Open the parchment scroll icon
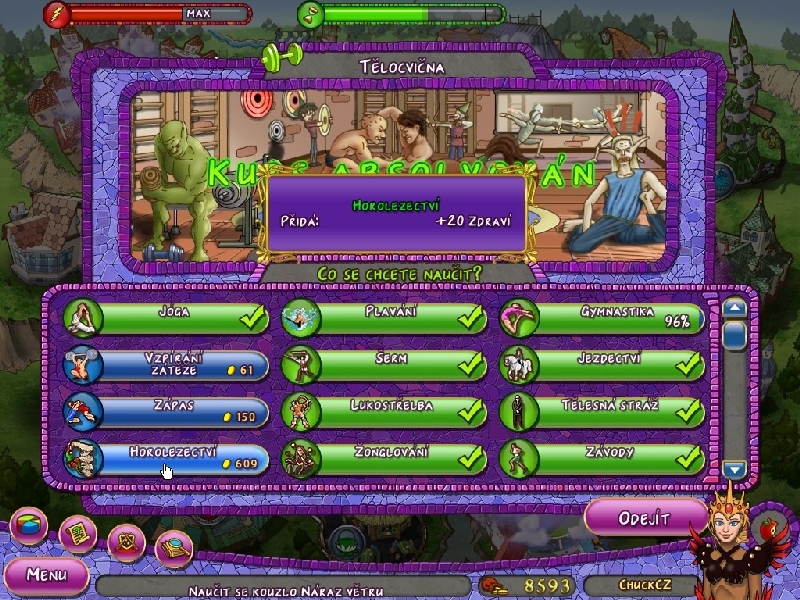 (77, 533)
